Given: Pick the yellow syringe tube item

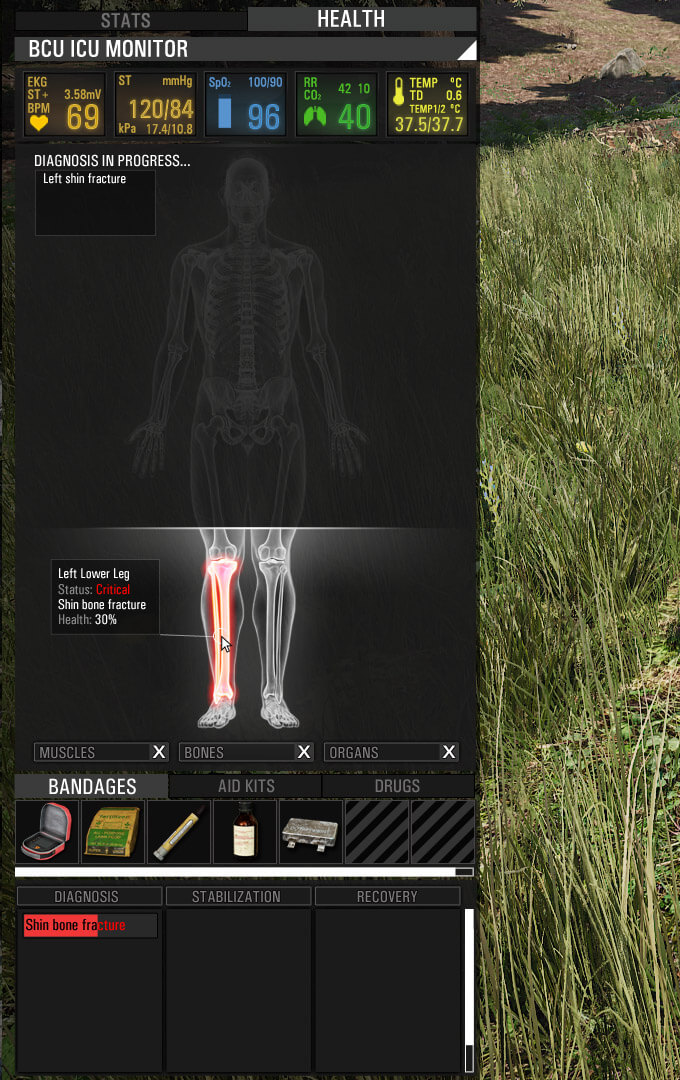Looking at the screenshot, I should (178, 832).
